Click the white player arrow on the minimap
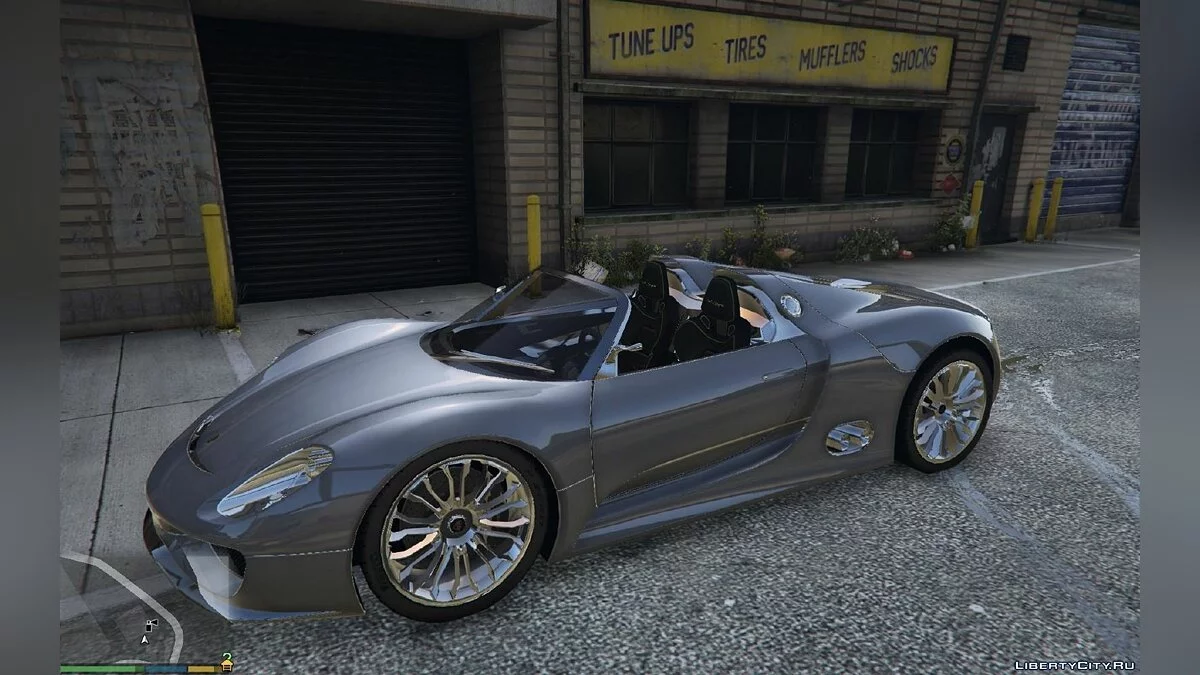 146,637
